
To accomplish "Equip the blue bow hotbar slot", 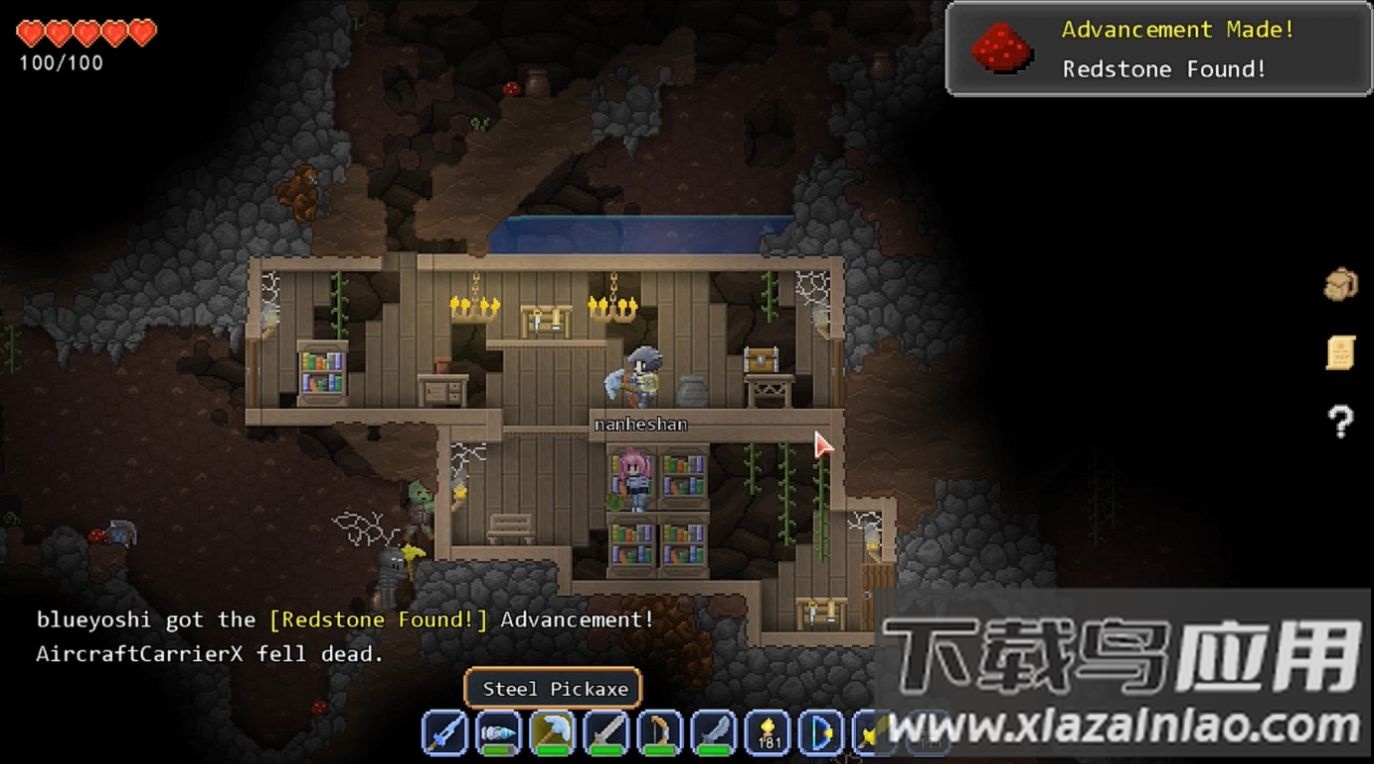I will tap(821, 733).
